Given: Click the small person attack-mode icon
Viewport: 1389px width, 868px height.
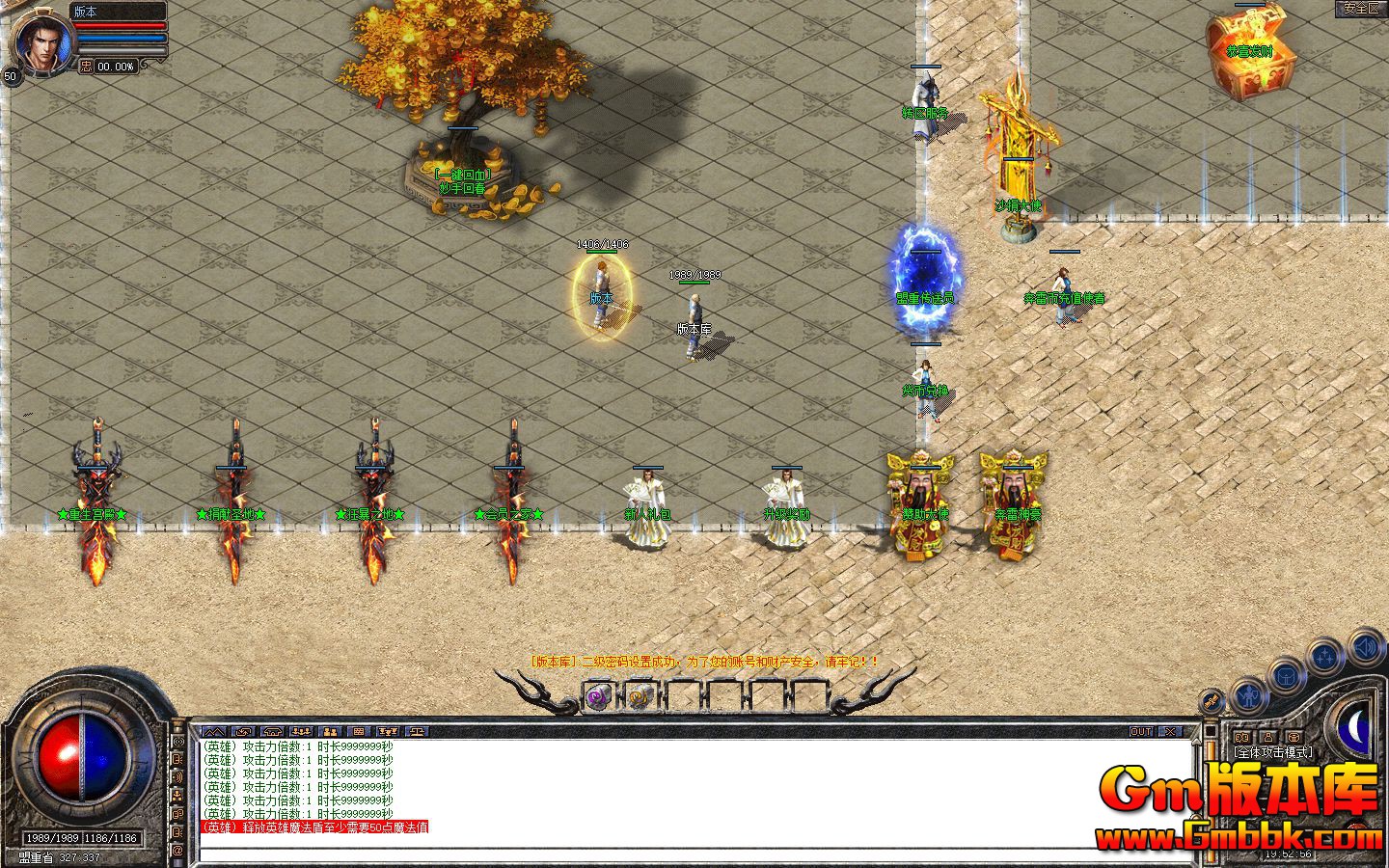Looking at the screenshot, I should point(1268,737).
